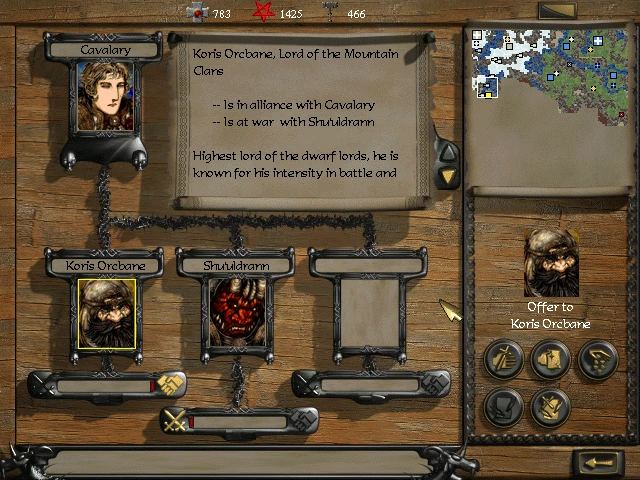Click the handshake icon under Koris Orcbane
Image resolution: width=640 pixels, height=480 pixels.
pyautogui.click(x=170, y=384)
